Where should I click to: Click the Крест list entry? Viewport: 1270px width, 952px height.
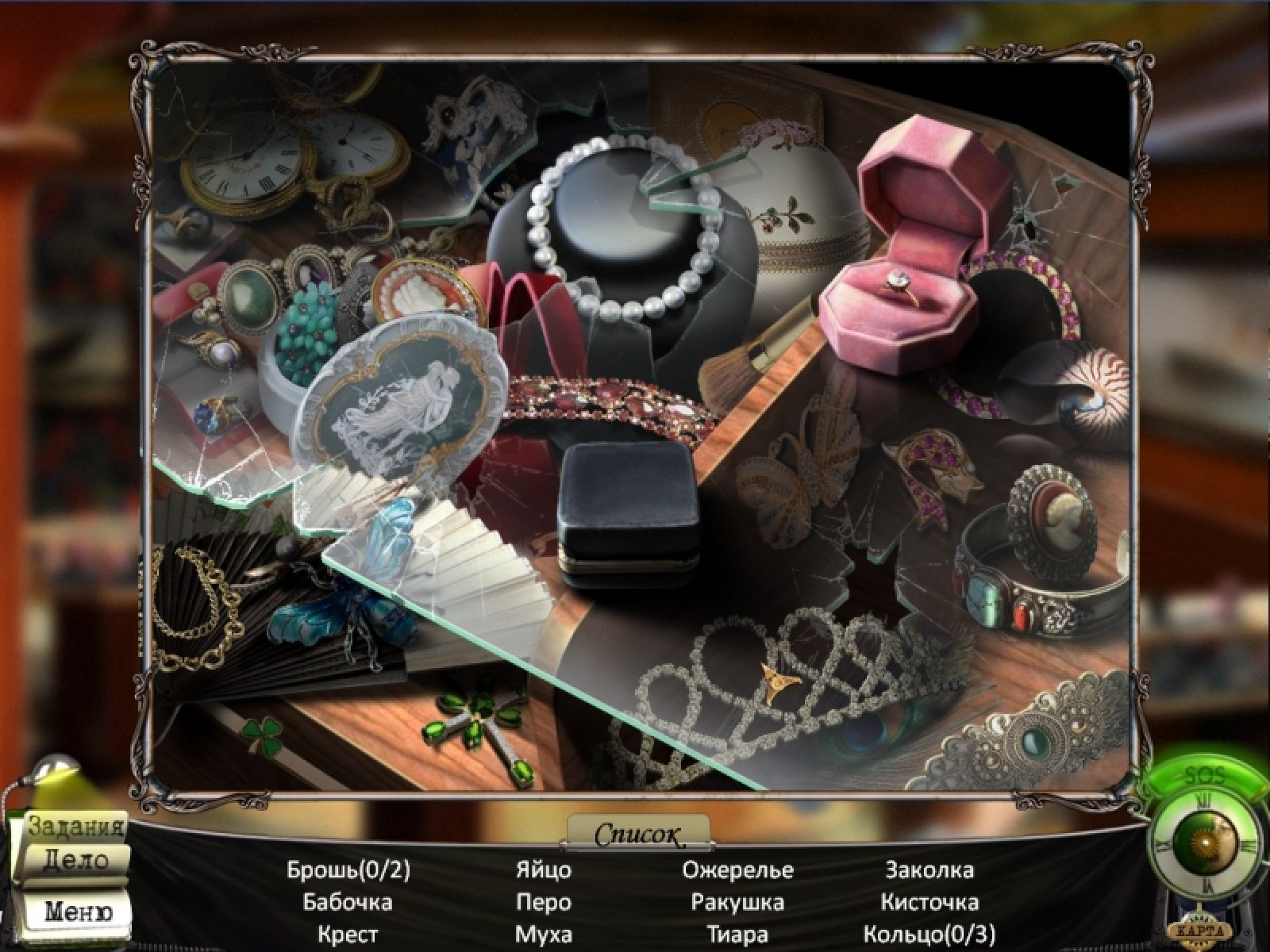tap(348, 934)
